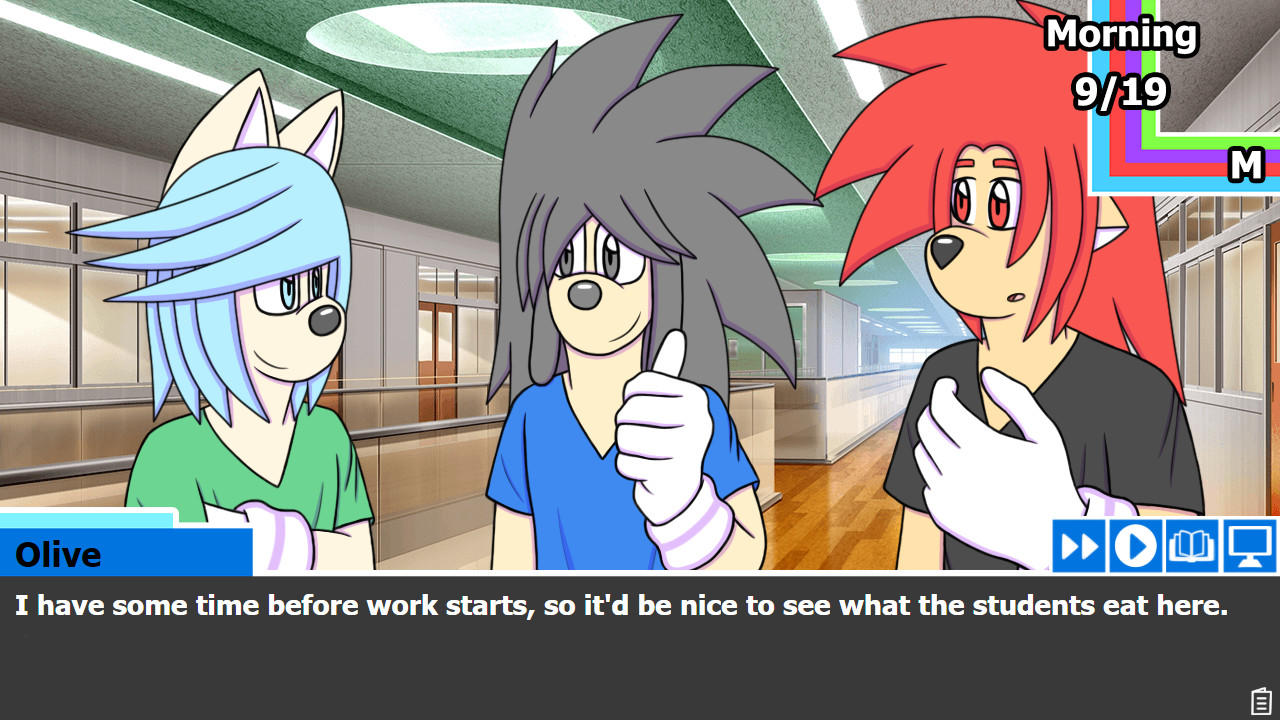Advance the dialogue by clicking the text box
Screen dimensions: 1280x720
pos(640,640)
